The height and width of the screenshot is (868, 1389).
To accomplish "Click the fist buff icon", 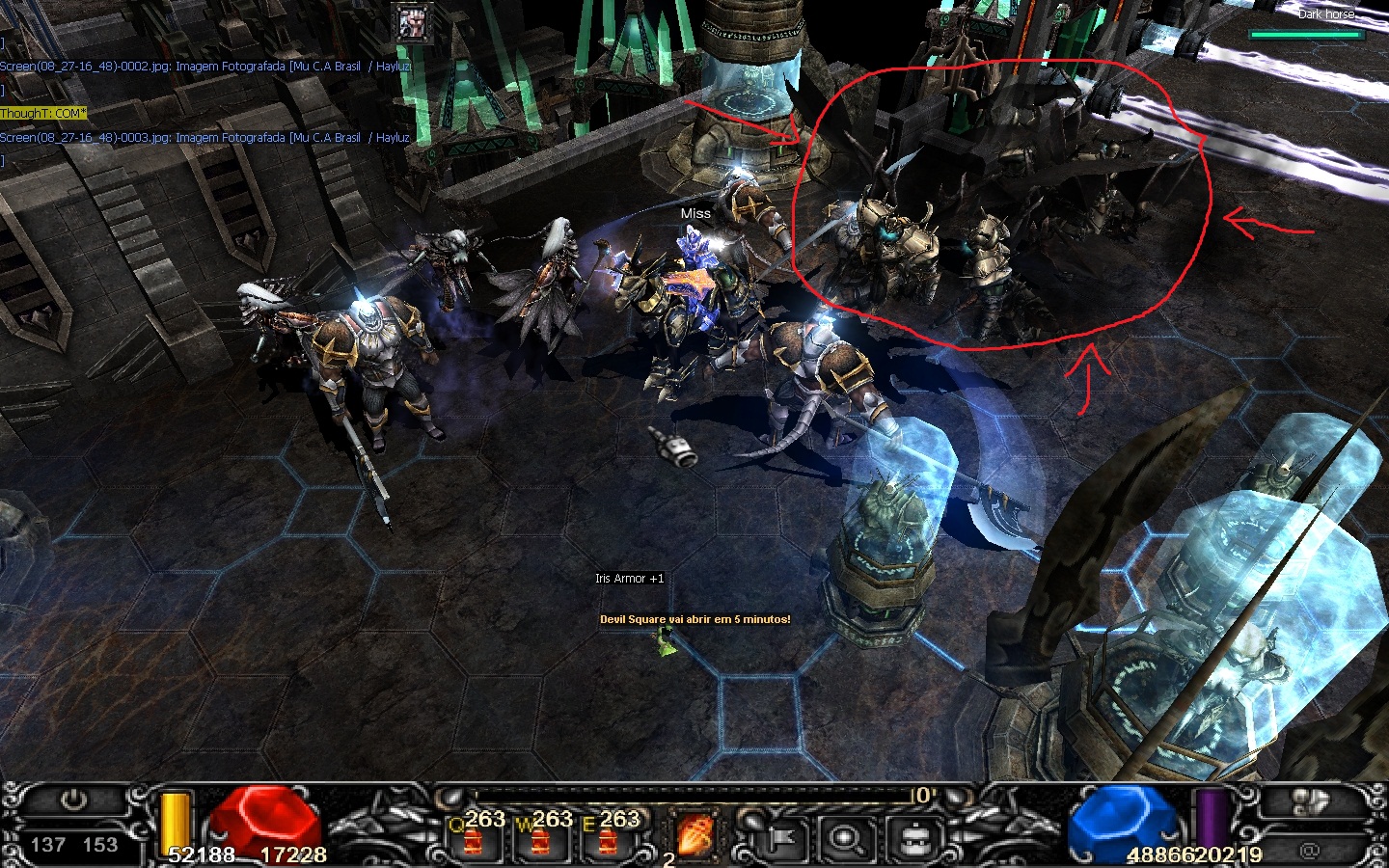I will coord(416,24).
